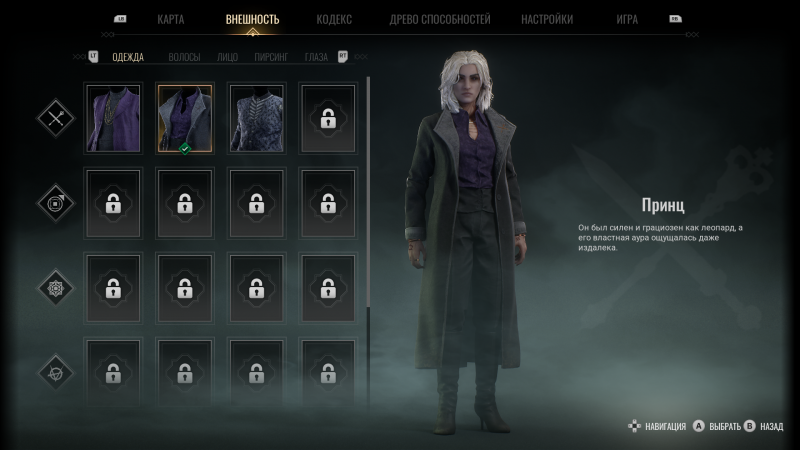
Task: Select the ОДЕЖДА category
Action: (127, 57)
